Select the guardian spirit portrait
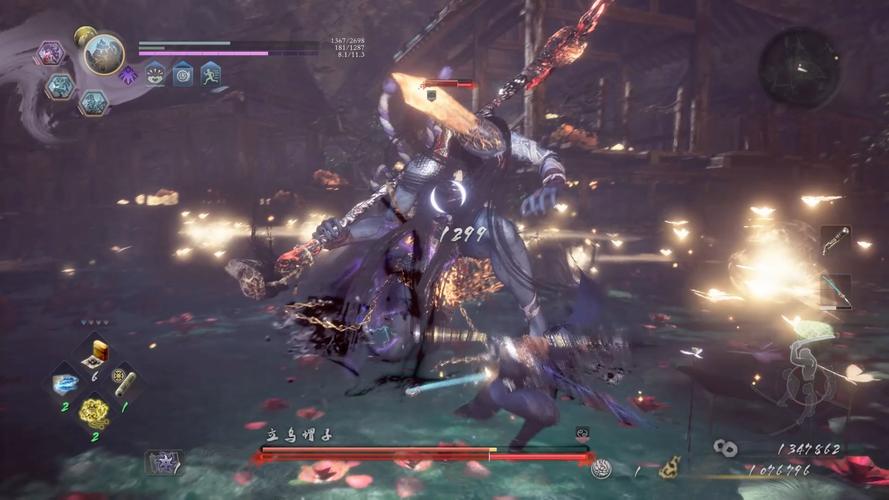This screenshot has height=500, width=889. point(104,54)
